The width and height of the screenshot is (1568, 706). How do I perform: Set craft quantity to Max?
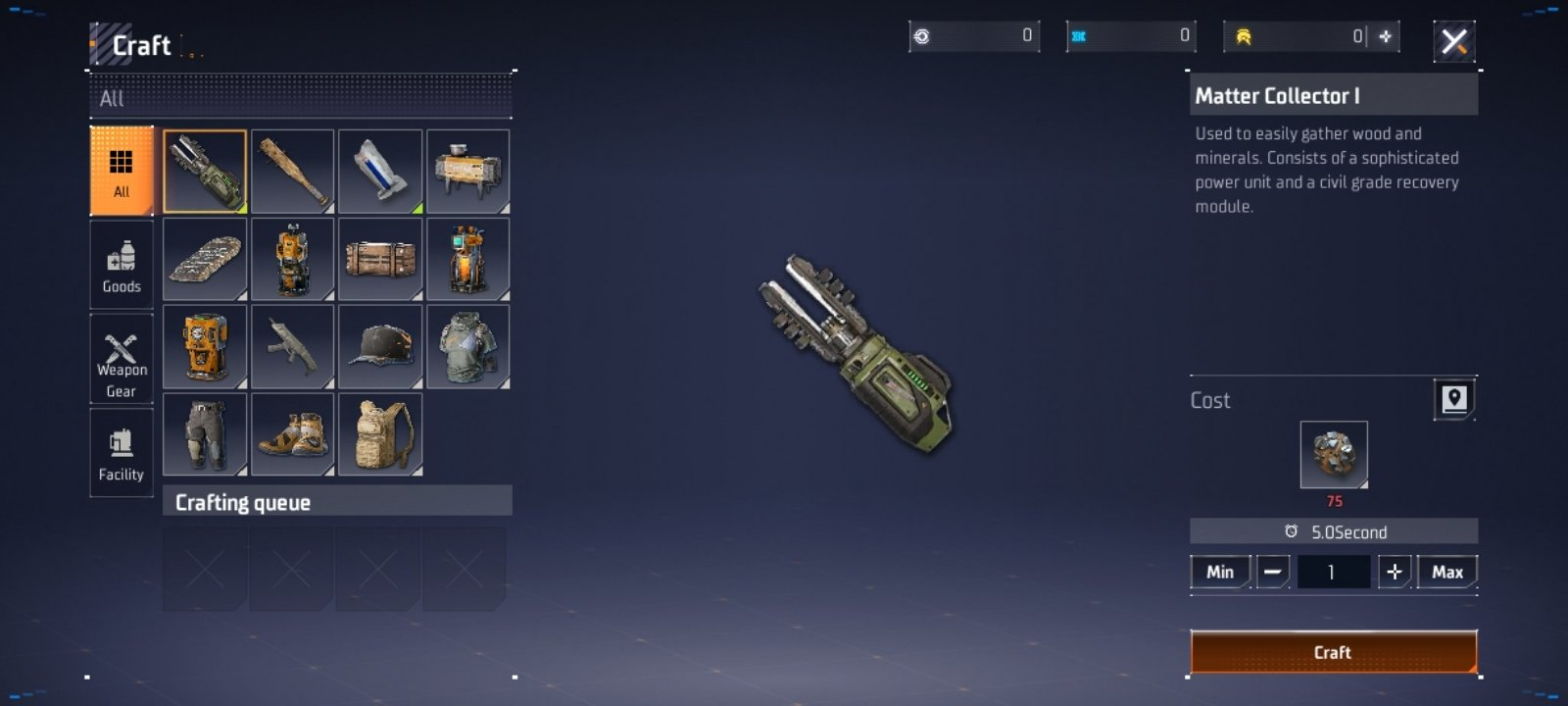[1446, 572]
